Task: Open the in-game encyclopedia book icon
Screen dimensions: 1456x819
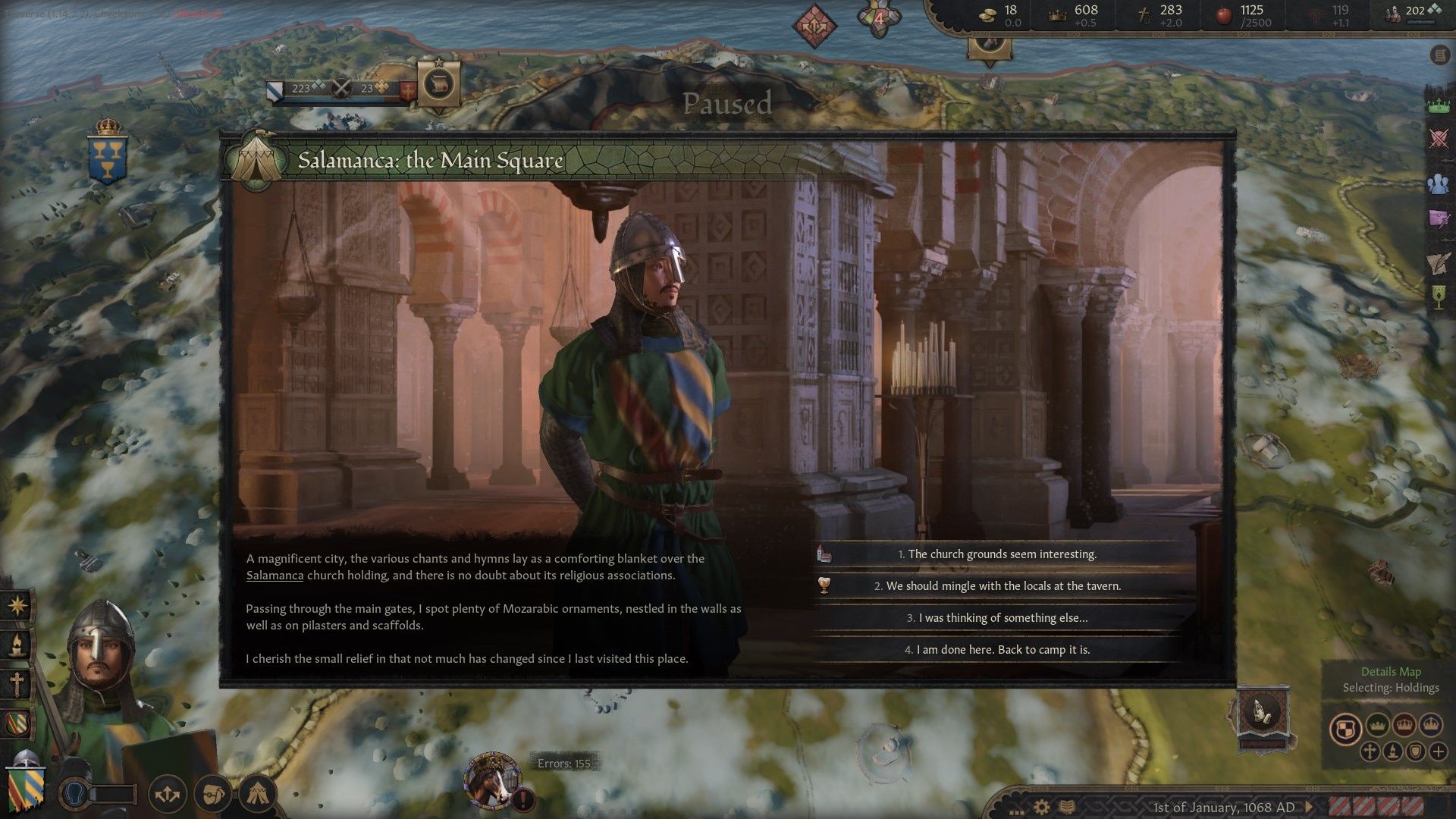Action: [1067, 807]
